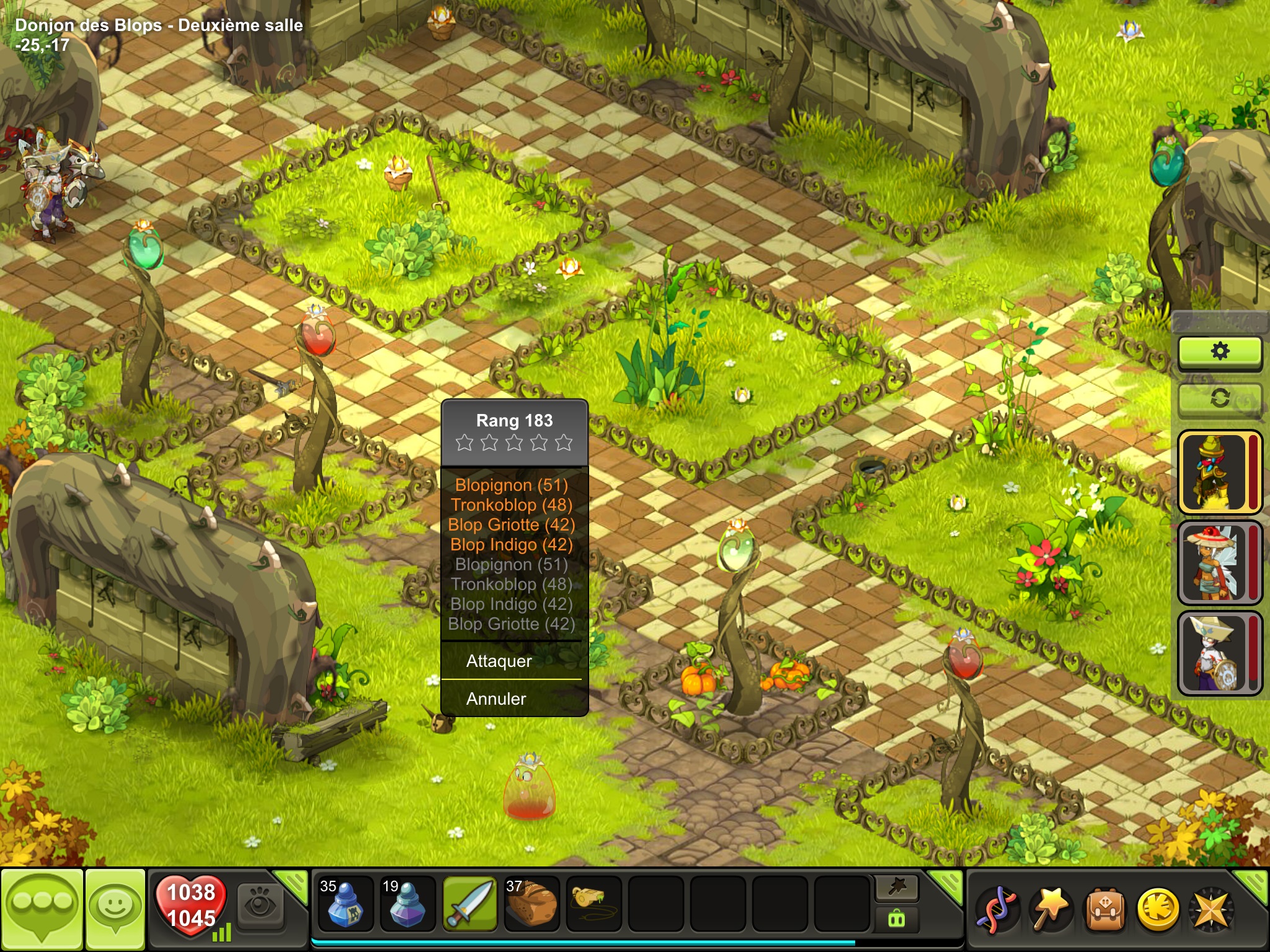
Task: Open the chat speech bubble button
Action: pyautogui.click(x=42, y=908)
